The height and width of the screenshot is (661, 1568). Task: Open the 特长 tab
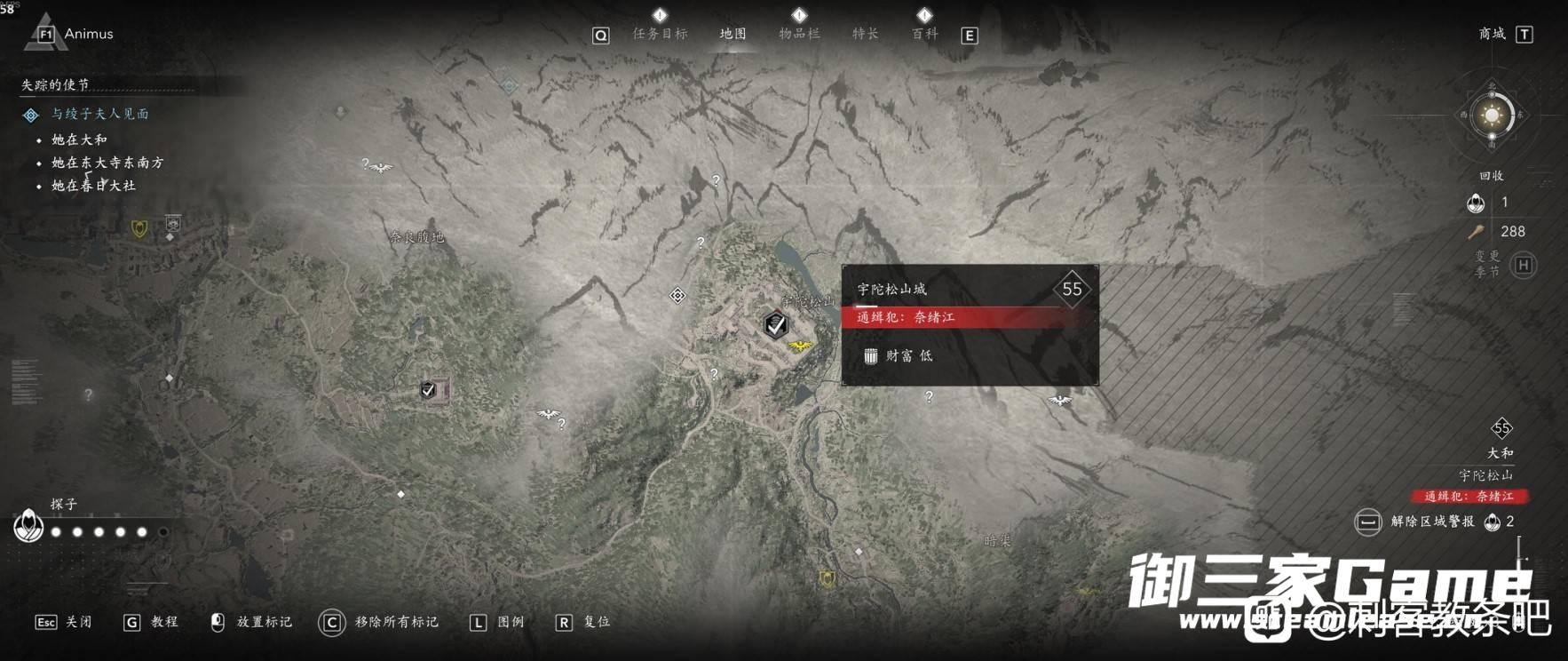point(865,34)
